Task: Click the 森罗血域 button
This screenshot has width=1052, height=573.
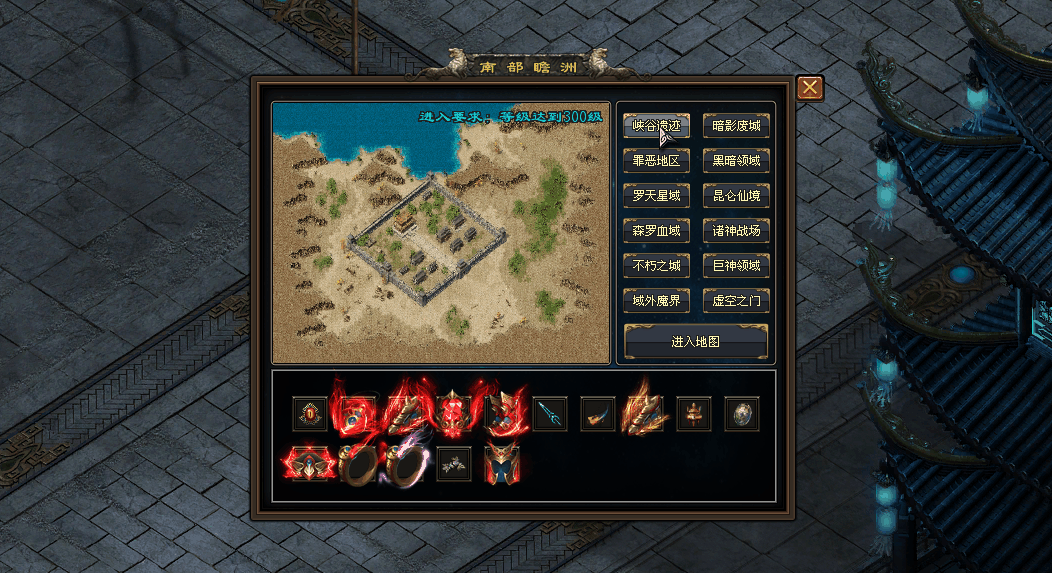Action: pyautogui.click(x=656, y=231)
